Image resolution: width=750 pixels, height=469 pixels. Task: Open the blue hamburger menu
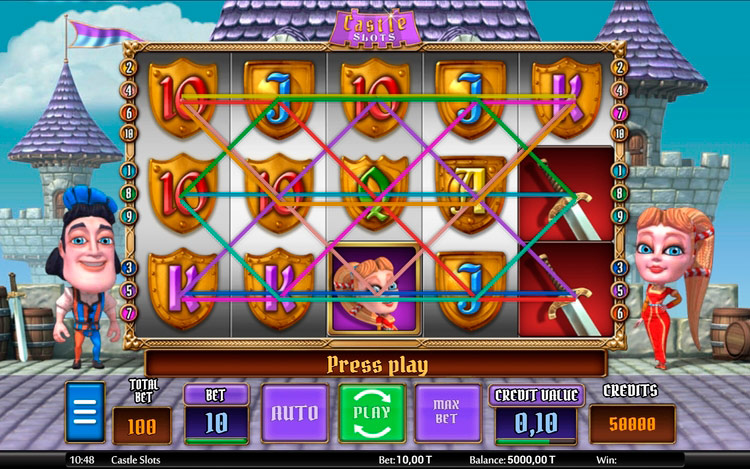click(x=85, y=412)
